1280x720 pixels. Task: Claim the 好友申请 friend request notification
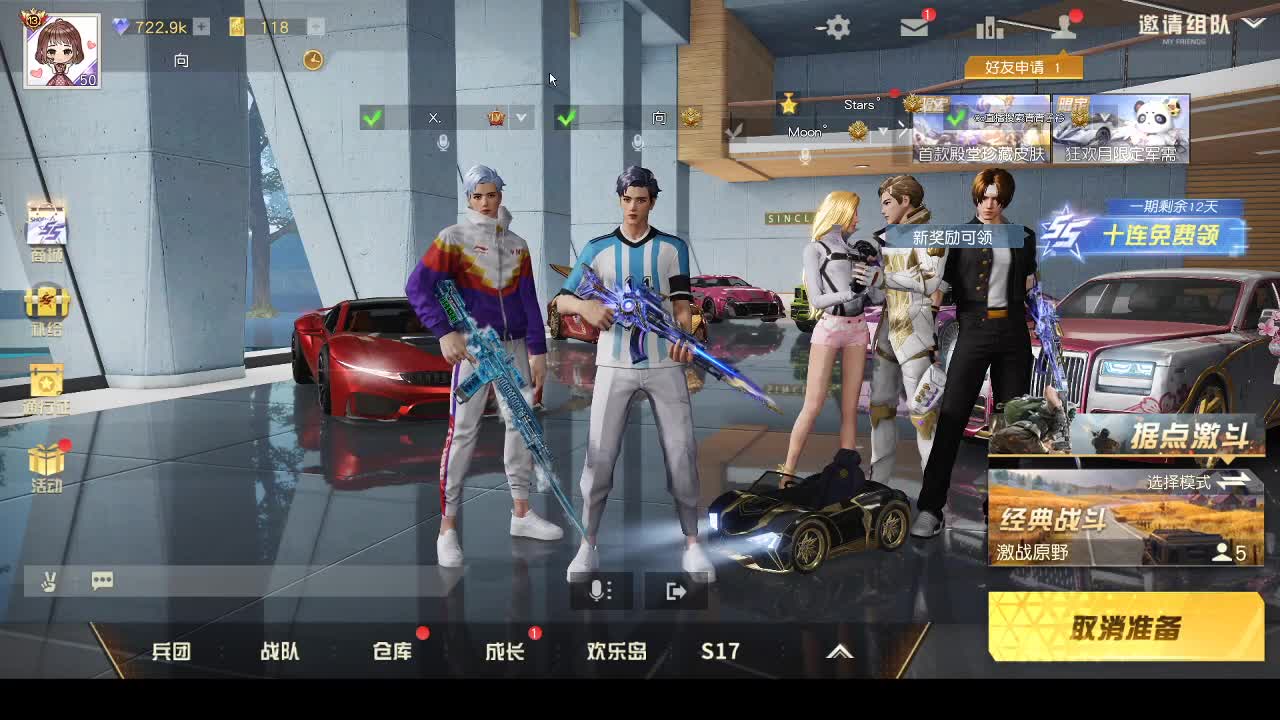[x=1023, y=66]
